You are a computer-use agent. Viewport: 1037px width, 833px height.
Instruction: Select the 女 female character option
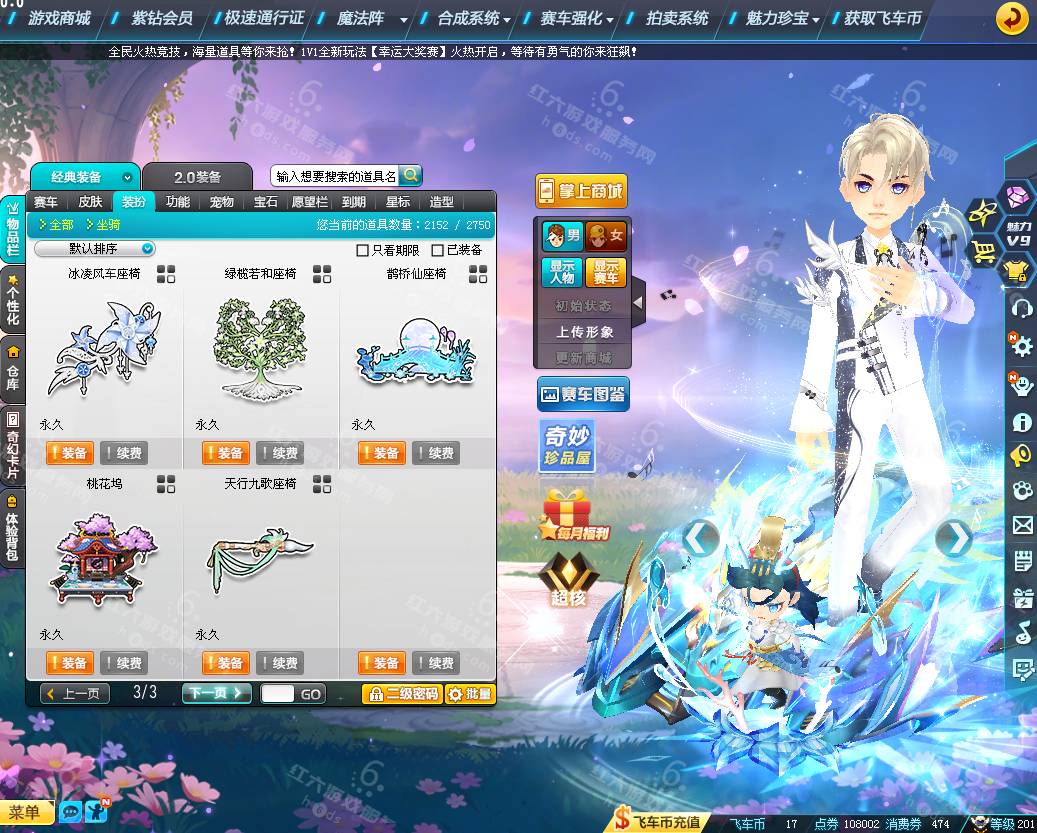click(606, 236)
